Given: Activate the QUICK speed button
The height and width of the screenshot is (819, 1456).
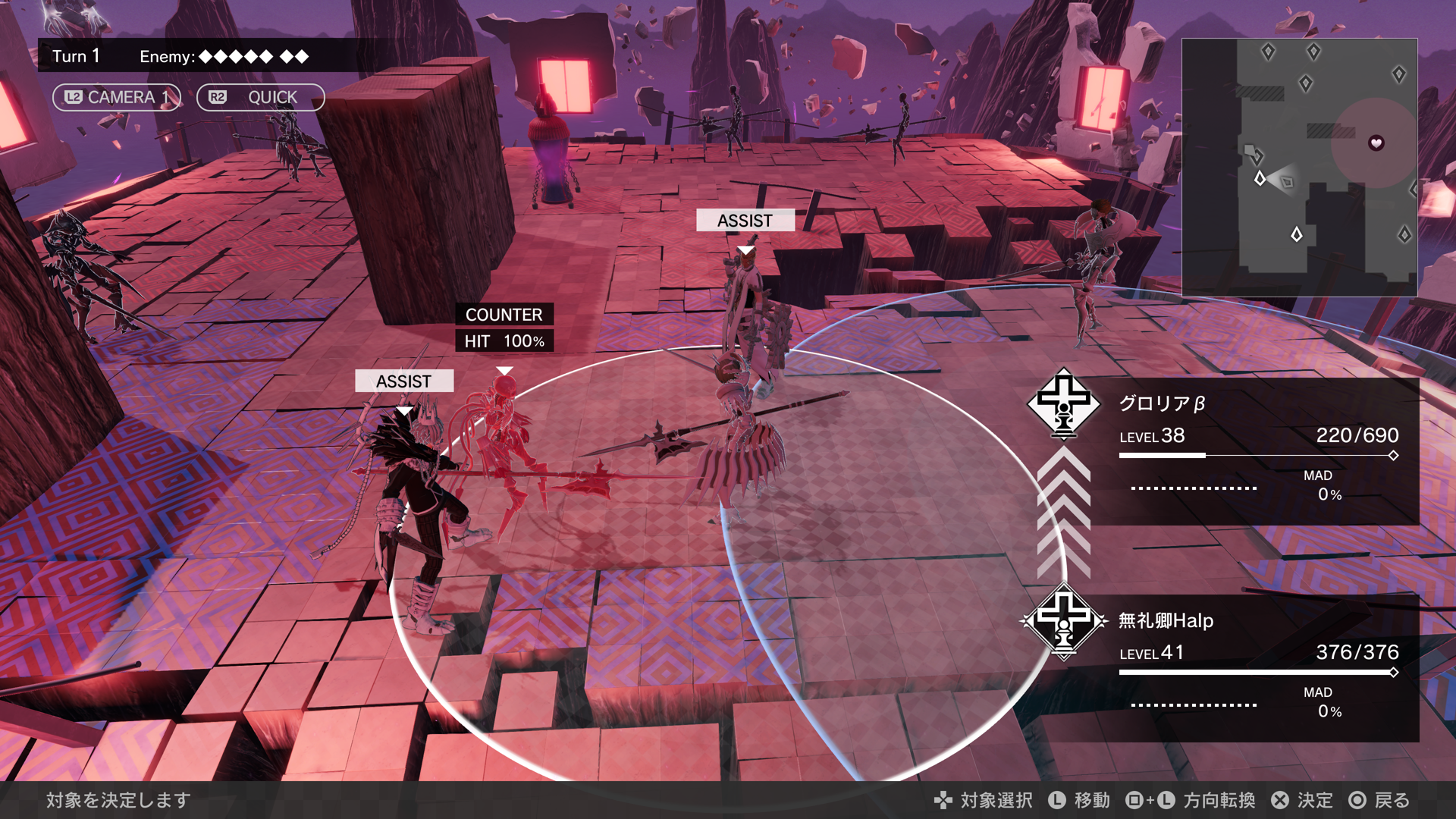Looking at the screenshot, I should tap(260, 97).
